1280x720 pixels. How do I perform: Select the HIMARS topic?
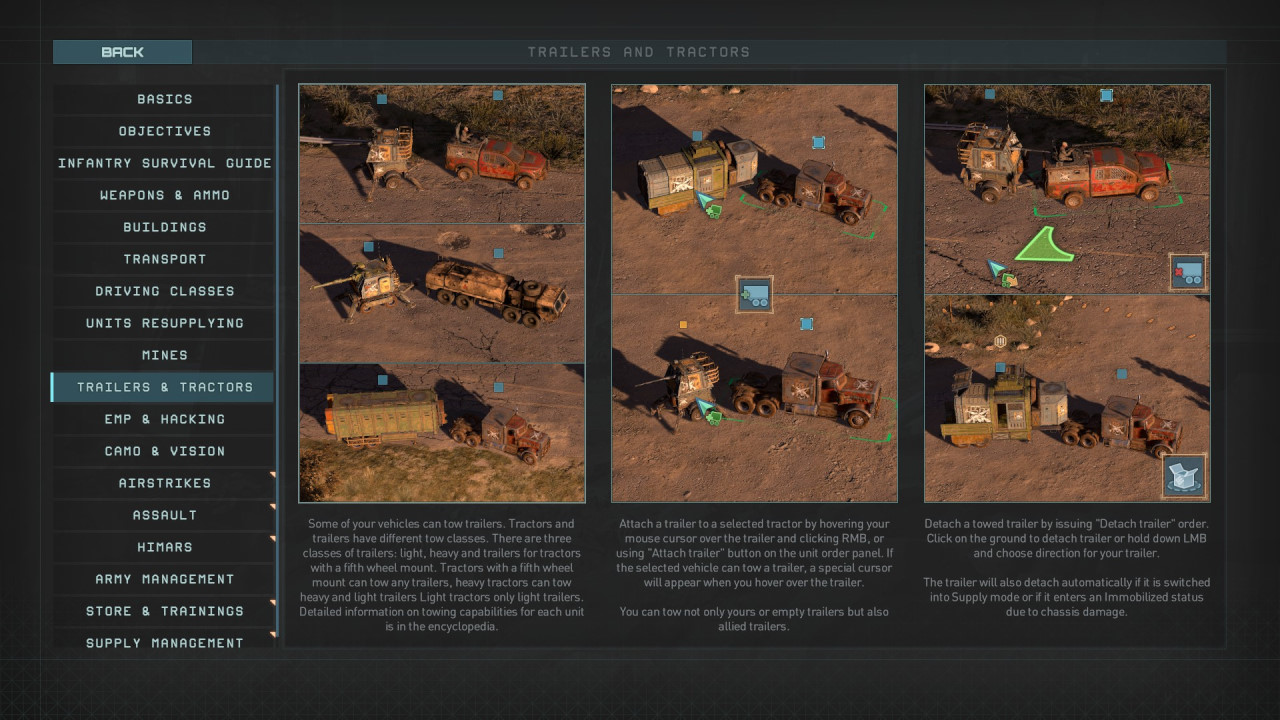click(164, 547)
